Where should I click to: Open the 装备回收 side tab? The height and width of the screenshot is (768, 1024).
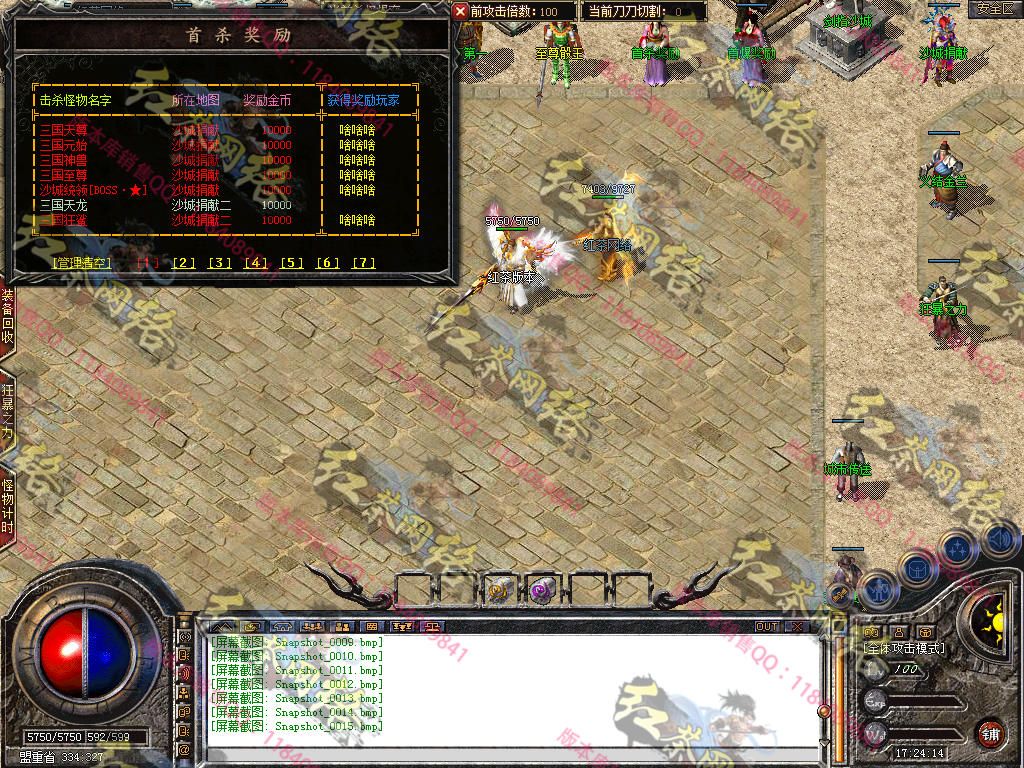7,317
